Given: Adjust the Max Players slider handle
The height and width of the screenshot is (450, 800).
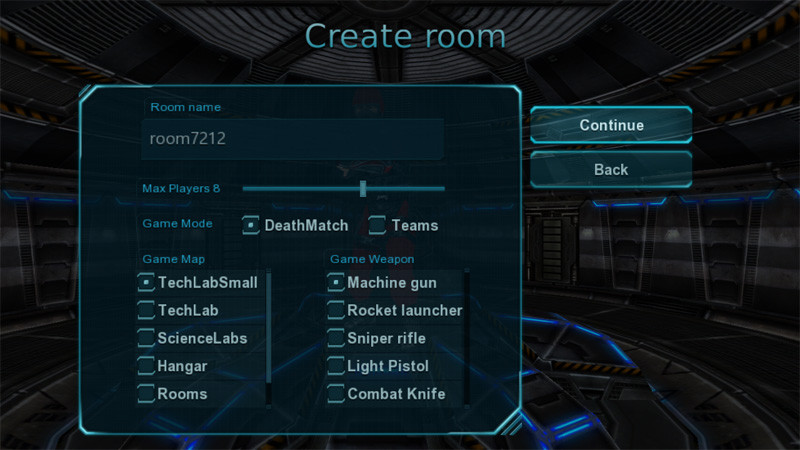Looking at the screenshot, I should [x=363, y=188].
